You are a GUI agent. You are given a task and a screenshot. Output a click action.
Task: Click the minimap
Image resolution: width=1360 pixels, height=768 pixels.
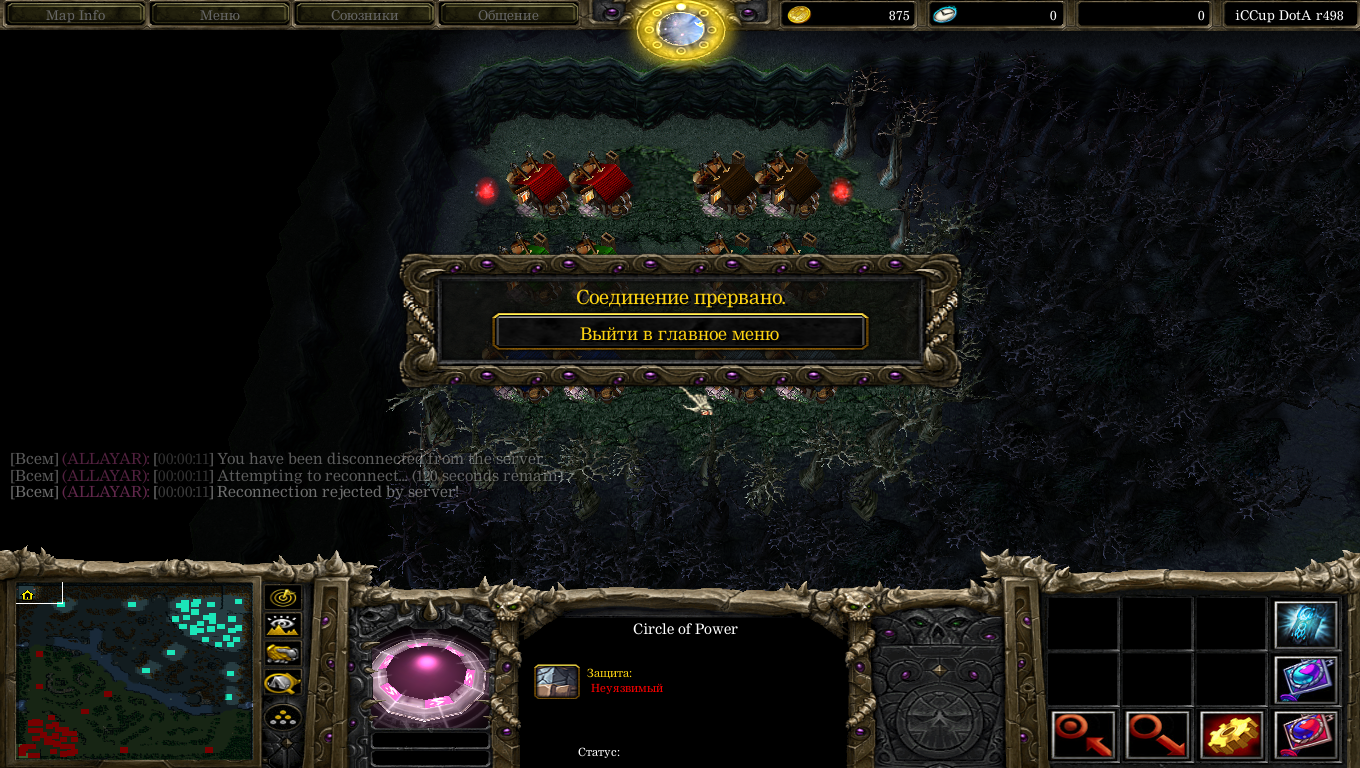(x=134, y=672)
